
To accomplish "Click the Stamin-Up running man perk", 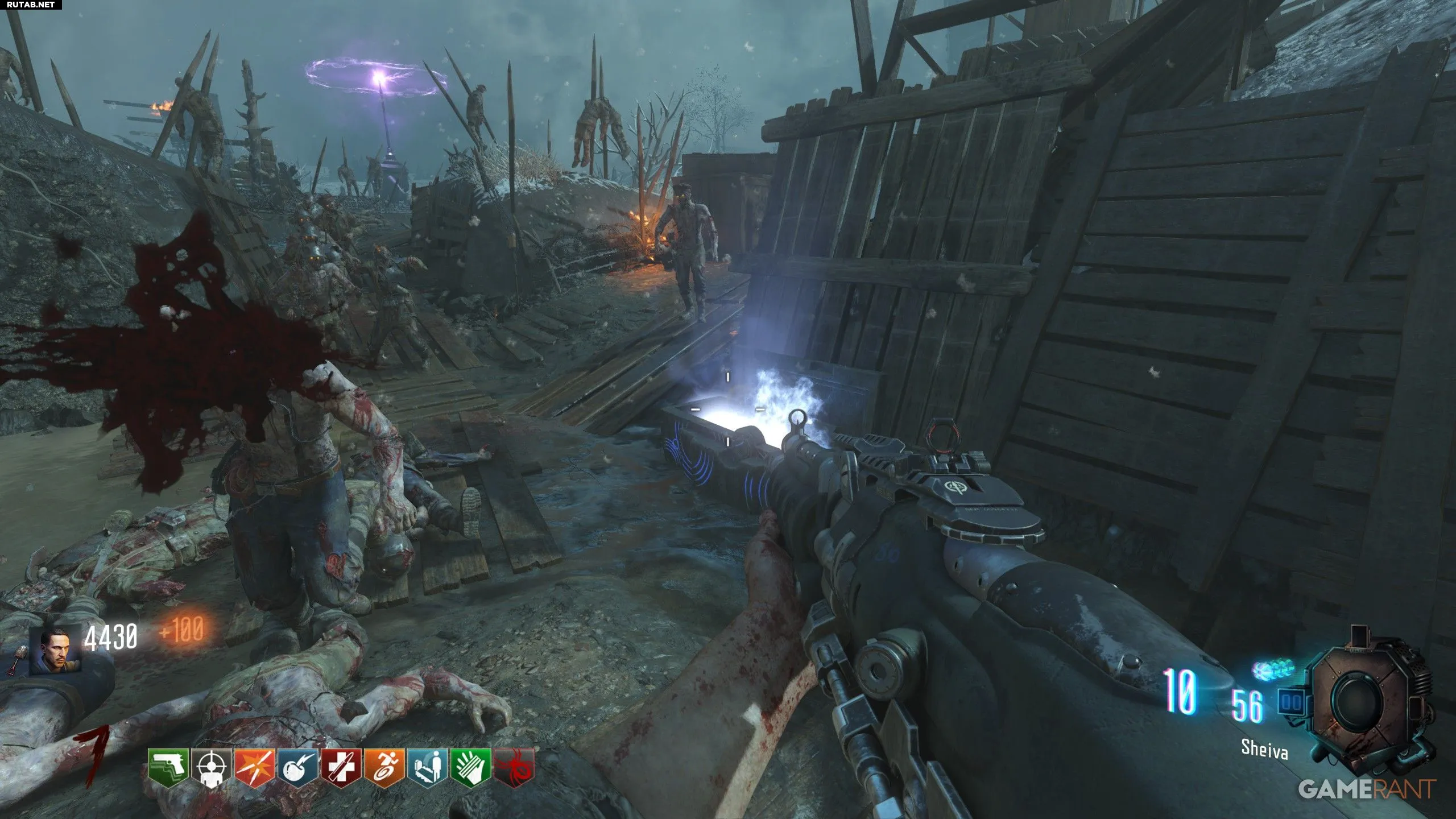I will point(384,768).
